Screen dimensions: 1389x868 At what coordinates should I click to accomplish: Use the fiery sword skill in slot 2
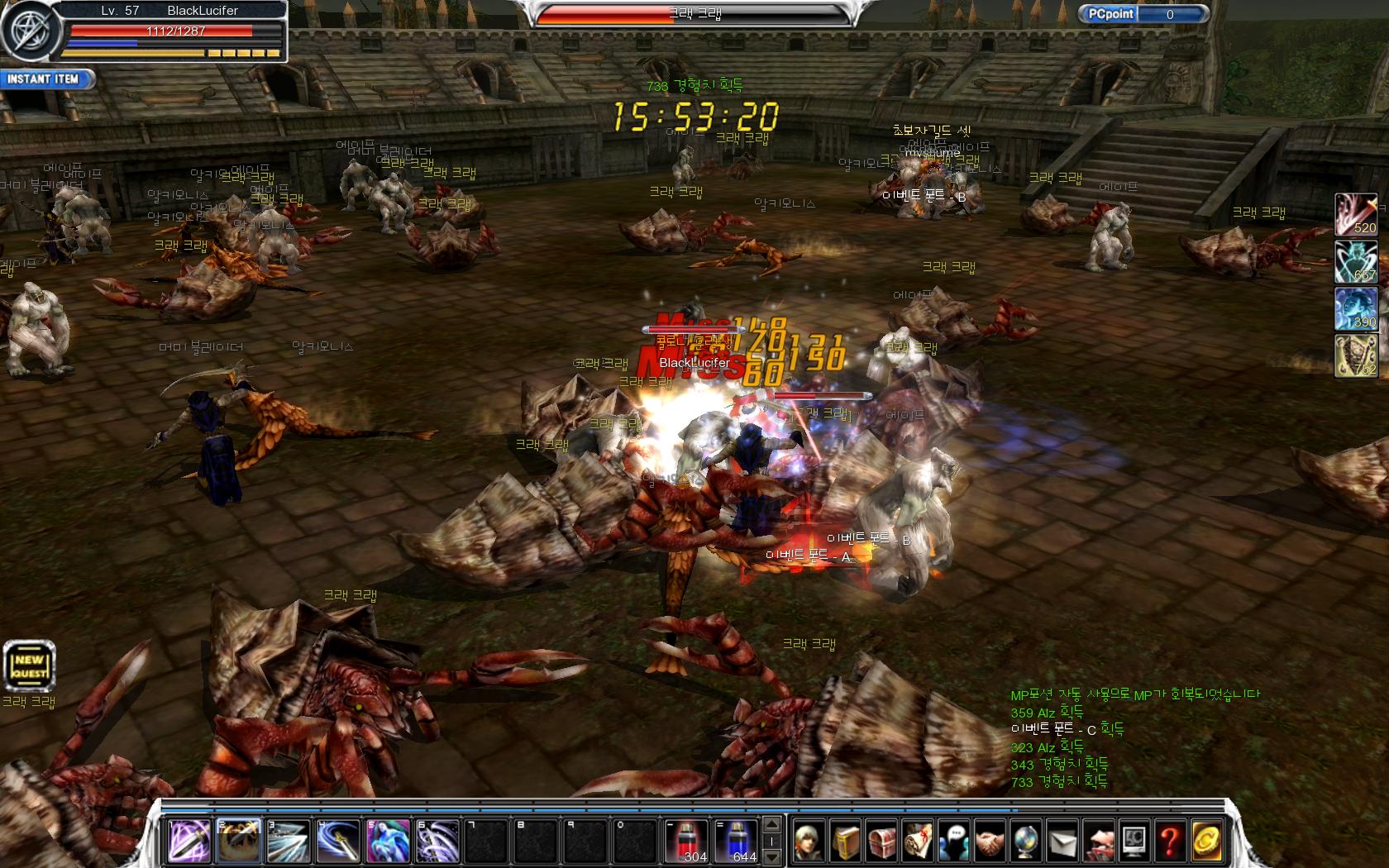click(239, 841)
